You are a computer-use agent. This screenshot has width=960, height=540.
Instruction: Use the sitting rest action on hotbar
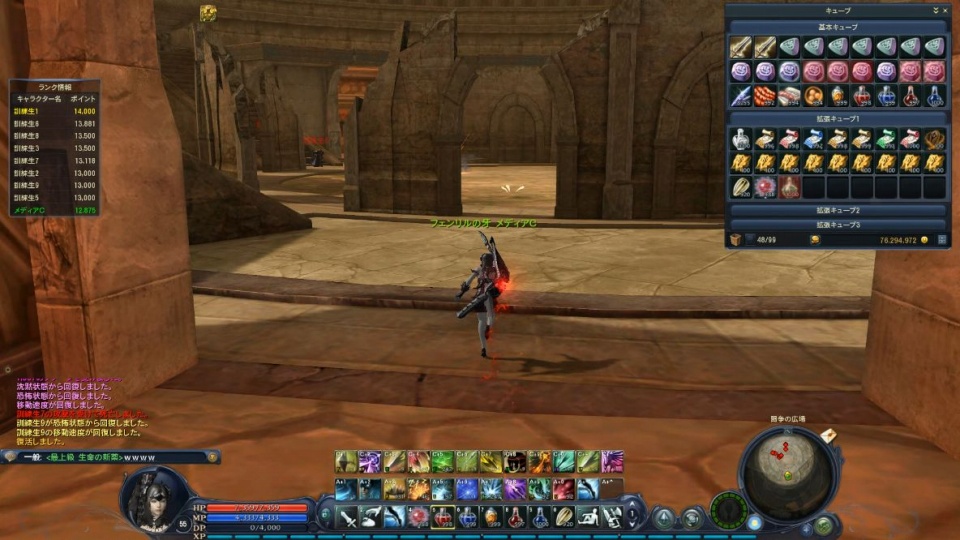click(x=588, y=517)
